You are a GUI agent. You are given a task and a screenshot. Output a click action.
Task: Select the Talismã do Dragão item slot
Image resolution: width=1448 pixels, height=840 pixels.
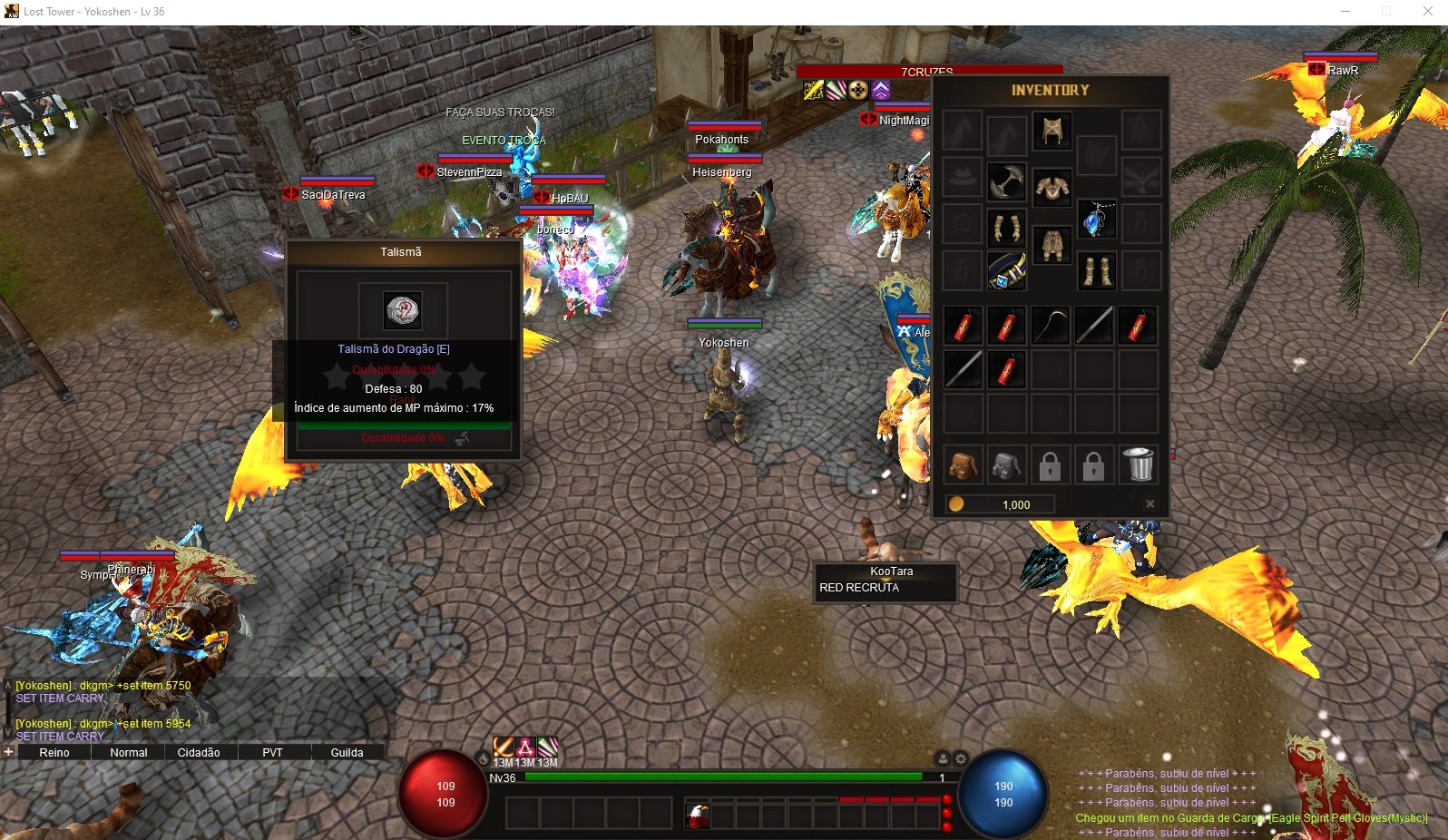coord(402,310)
